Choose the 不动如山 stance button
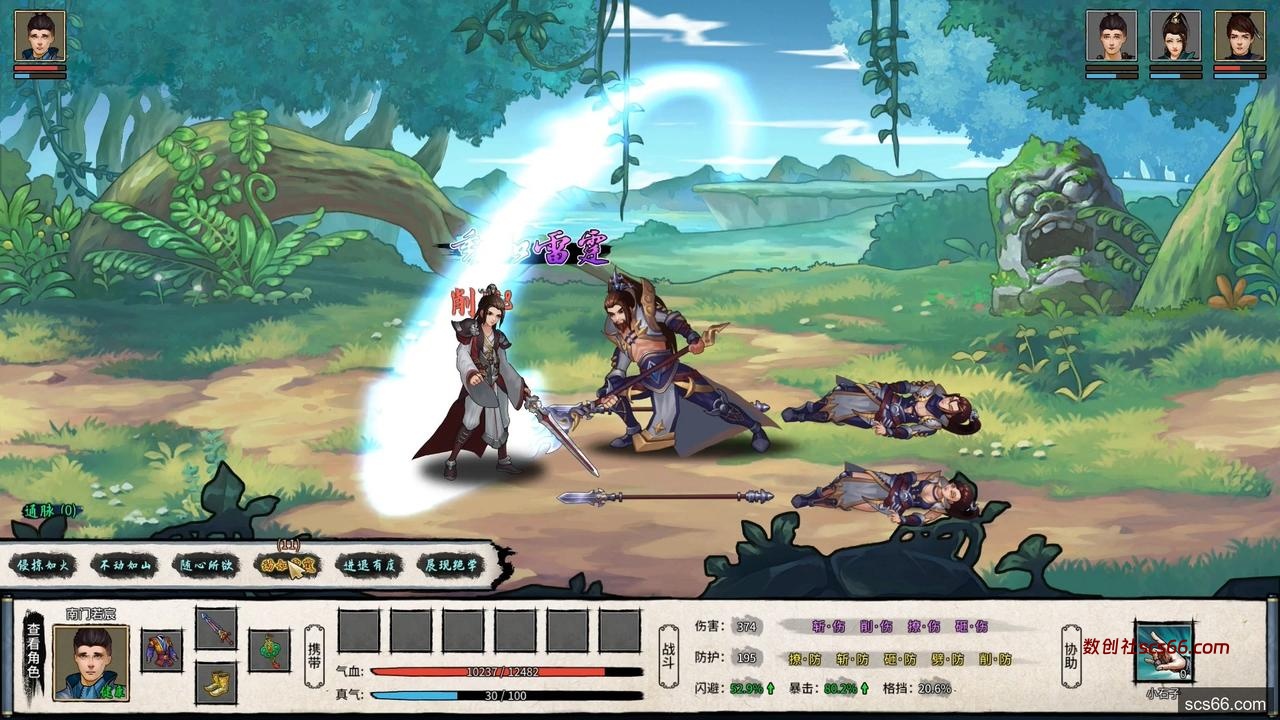The width and height of the screenshot is (1280, 720). (123, 565)
